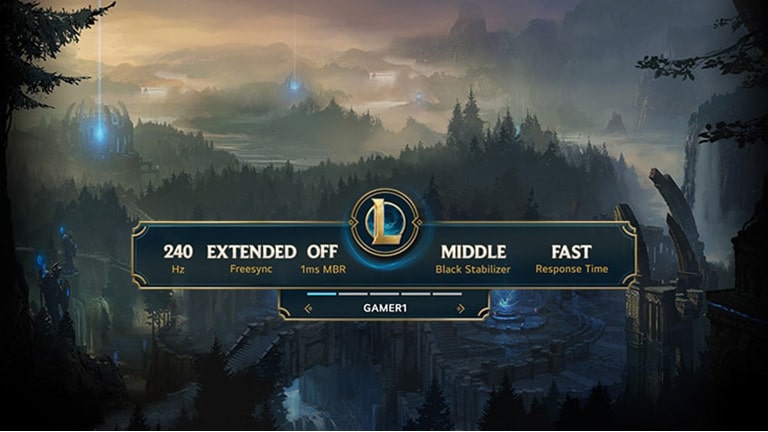Click the right arrow beside GAMER1
The image size is (768, 432).
coord(459,309)
